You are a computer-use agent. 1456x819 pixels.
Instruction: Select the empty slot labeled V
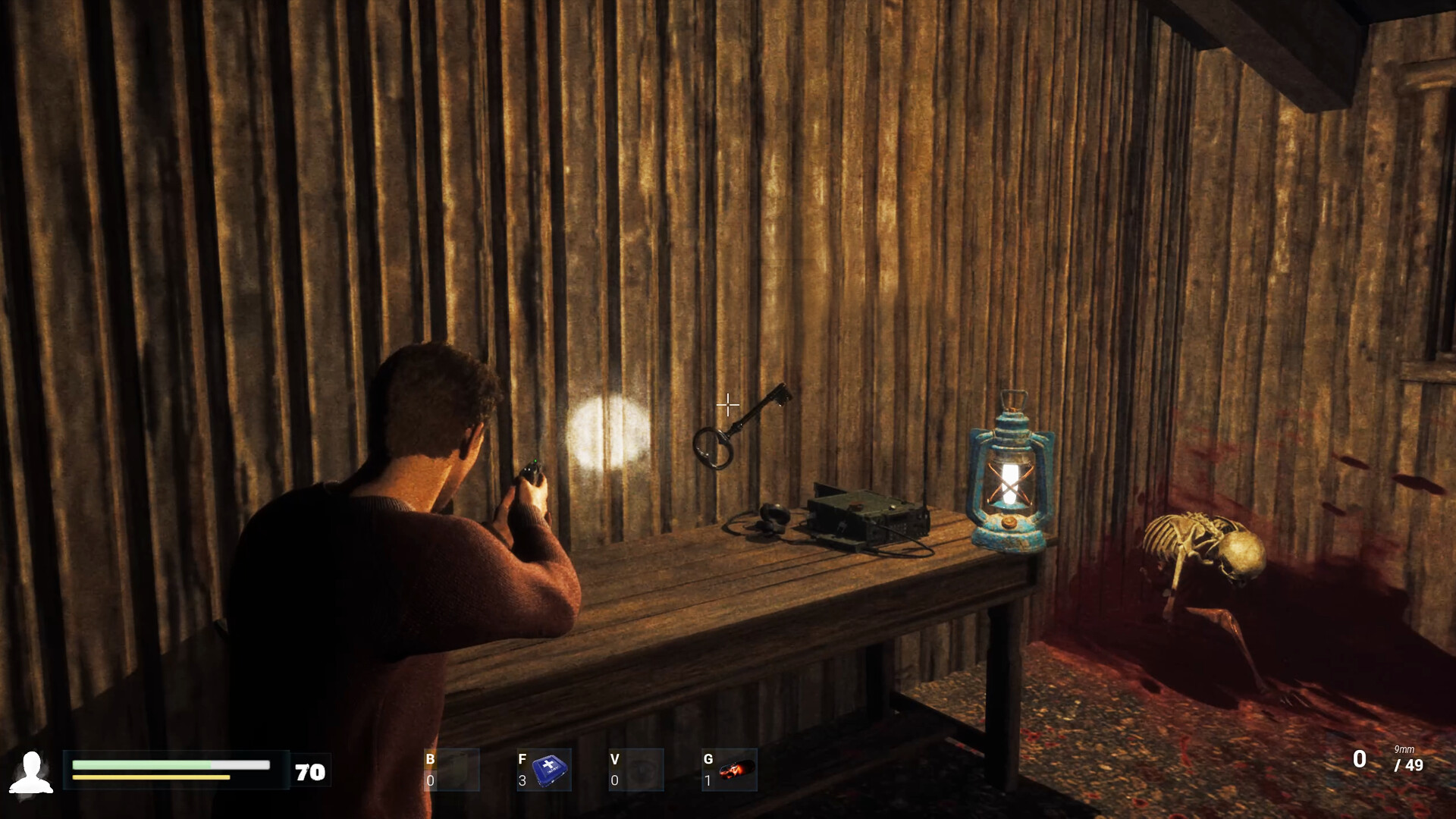tap(636, 770)
